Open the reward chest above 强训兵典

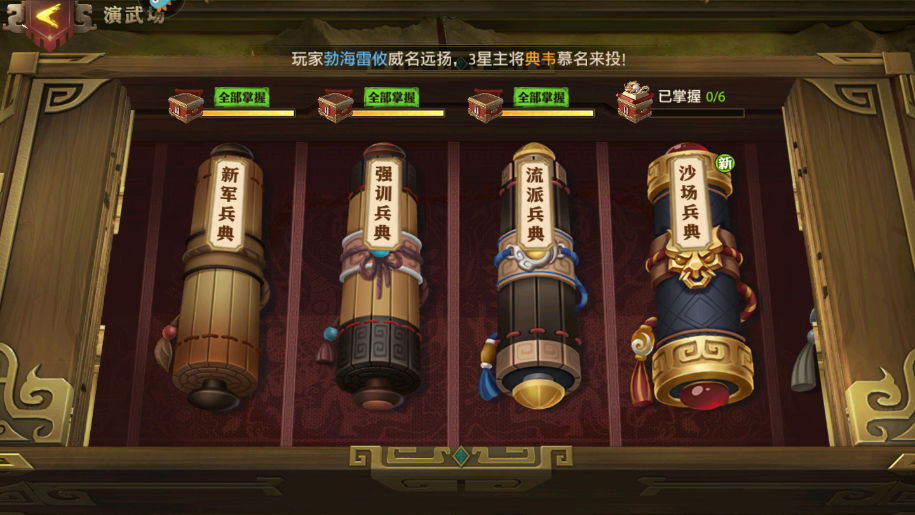click(335, 105)
